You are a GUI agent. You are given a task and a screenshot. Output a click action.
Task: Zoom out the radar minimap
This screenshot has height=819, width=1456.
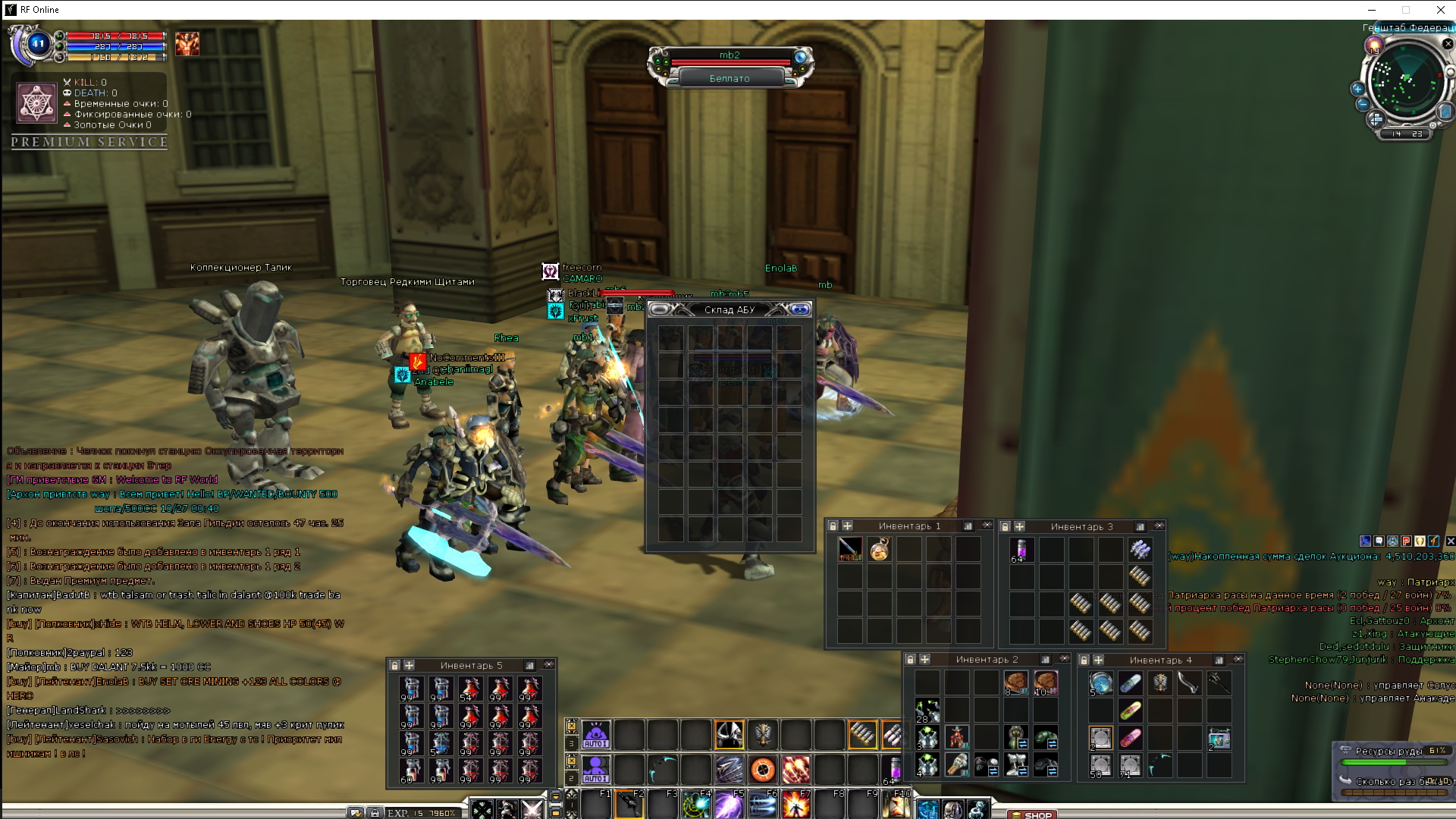pyautogui.click(x=1363, y=104)
